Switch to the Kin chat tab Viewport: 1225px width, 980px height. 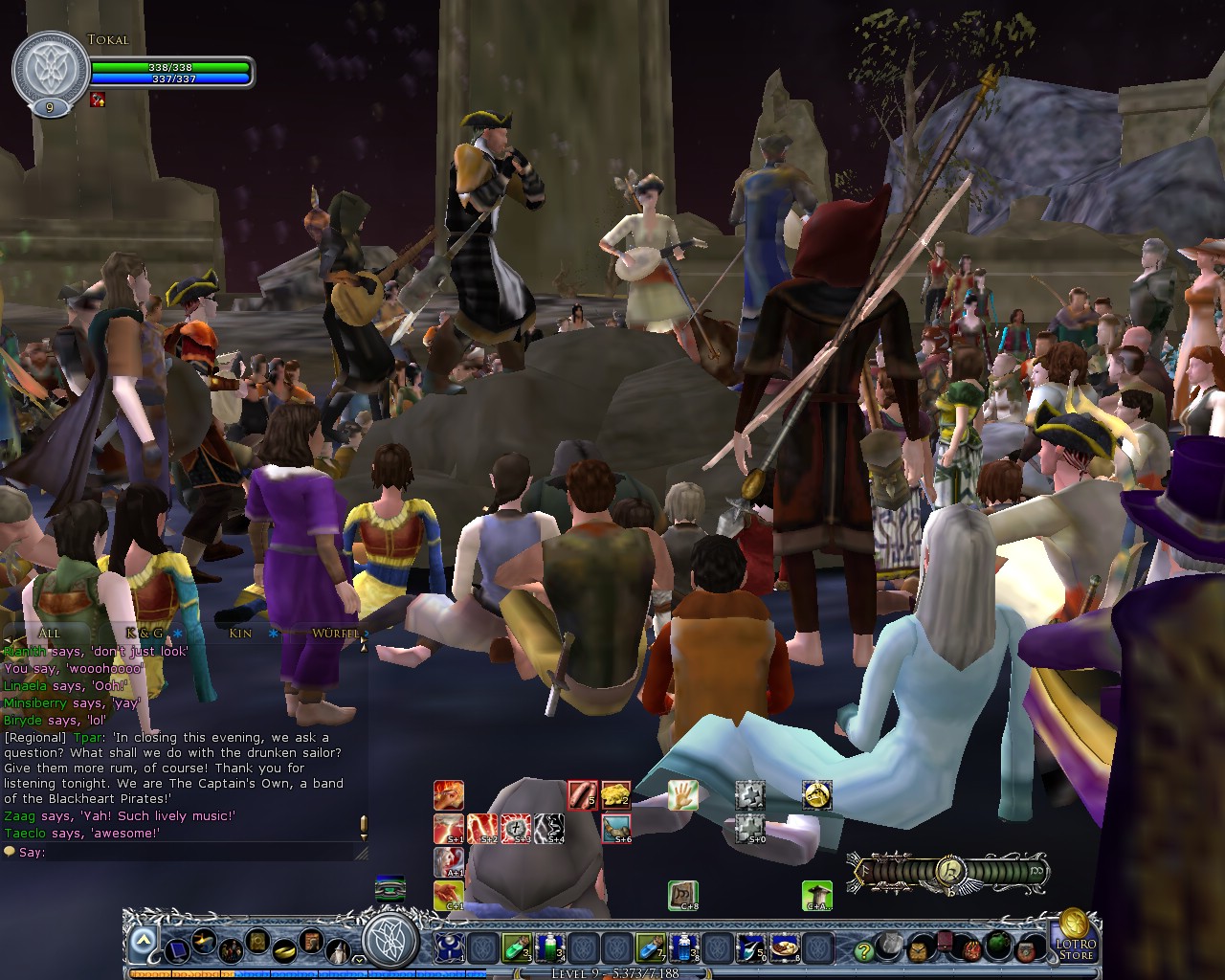coord(239,634)
